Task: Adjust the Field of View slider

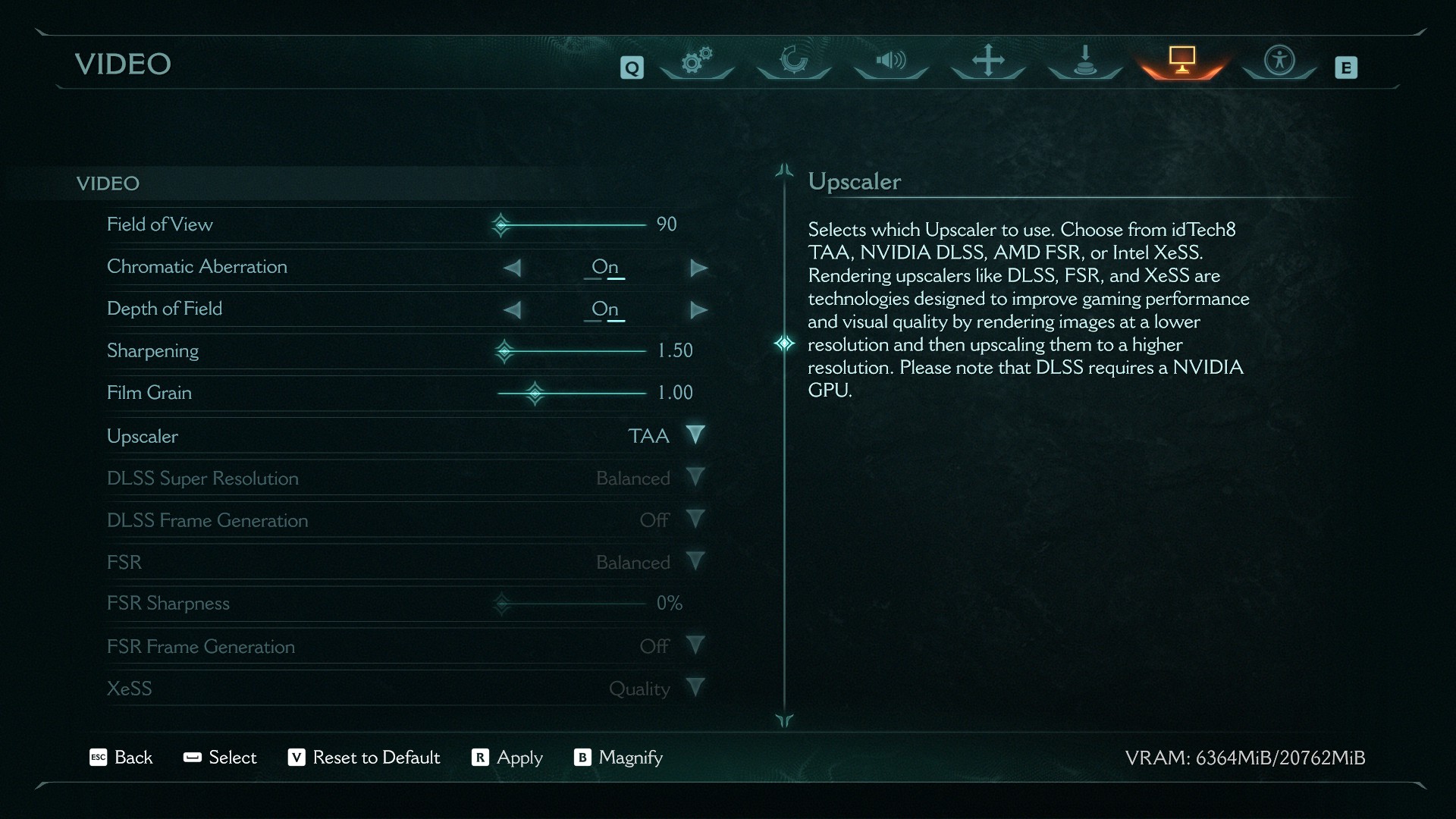Action: (x=501, y=225)
